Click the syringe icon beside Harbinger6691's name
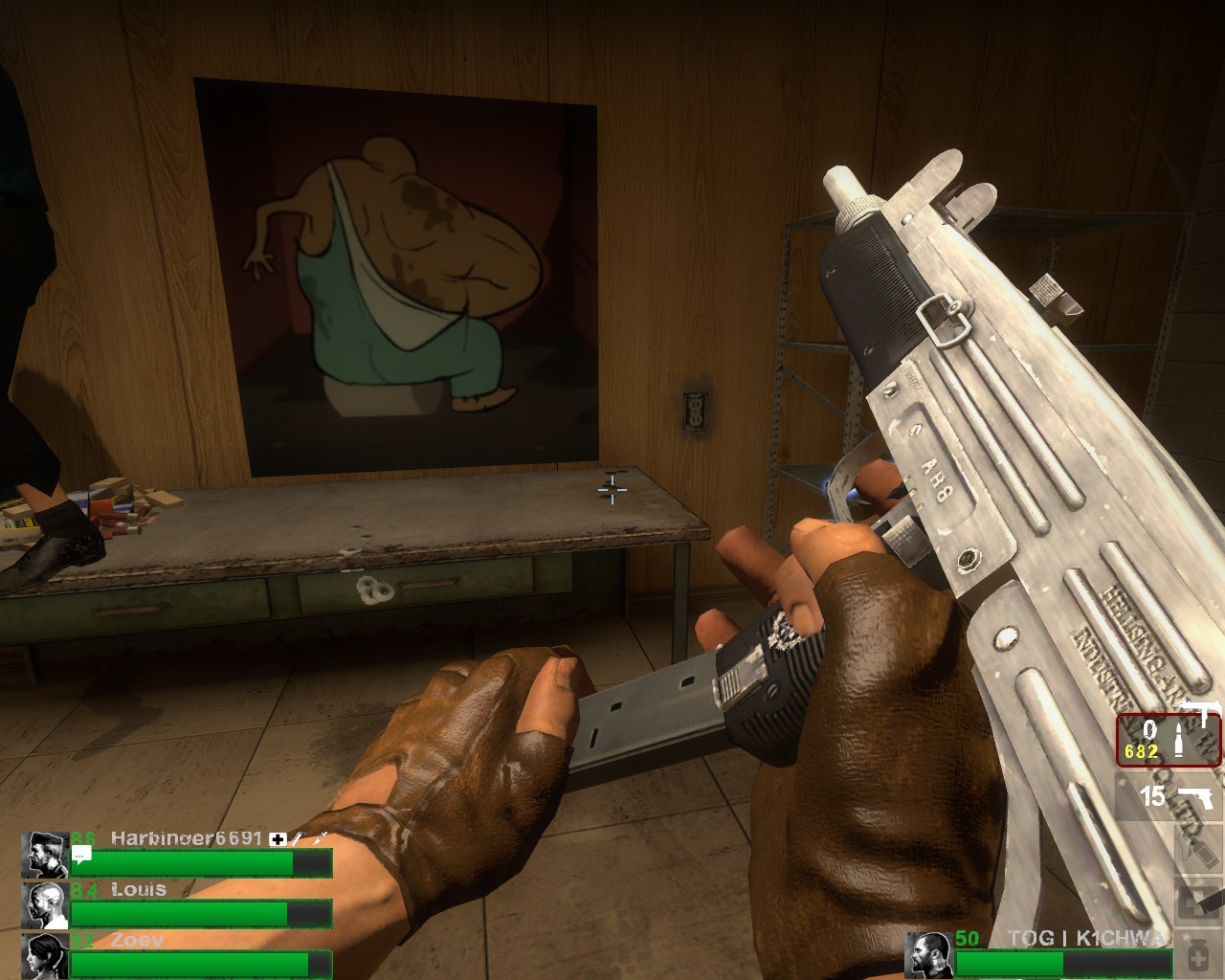Viewport: 1225px width, 980px height. tap(298, 838)
